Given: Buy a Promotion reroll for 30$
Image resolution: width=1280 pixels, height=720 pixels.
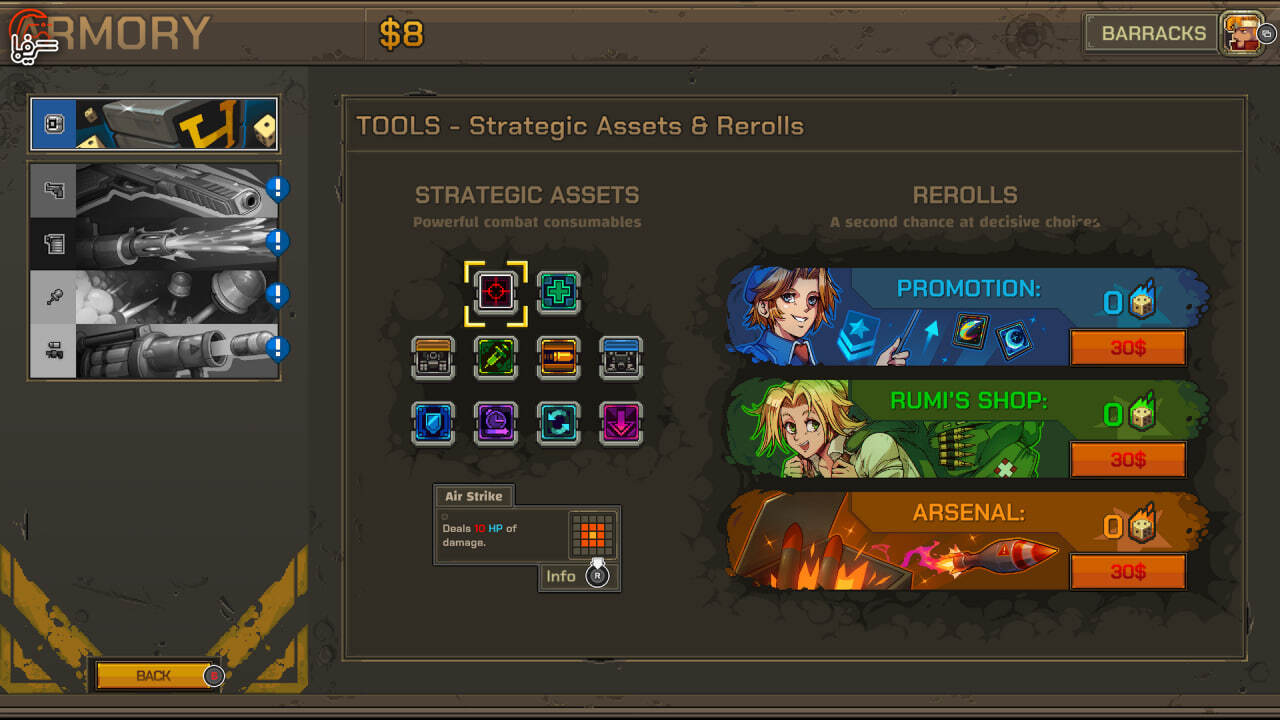Looking at the screenshot, I should (1128, 347).
